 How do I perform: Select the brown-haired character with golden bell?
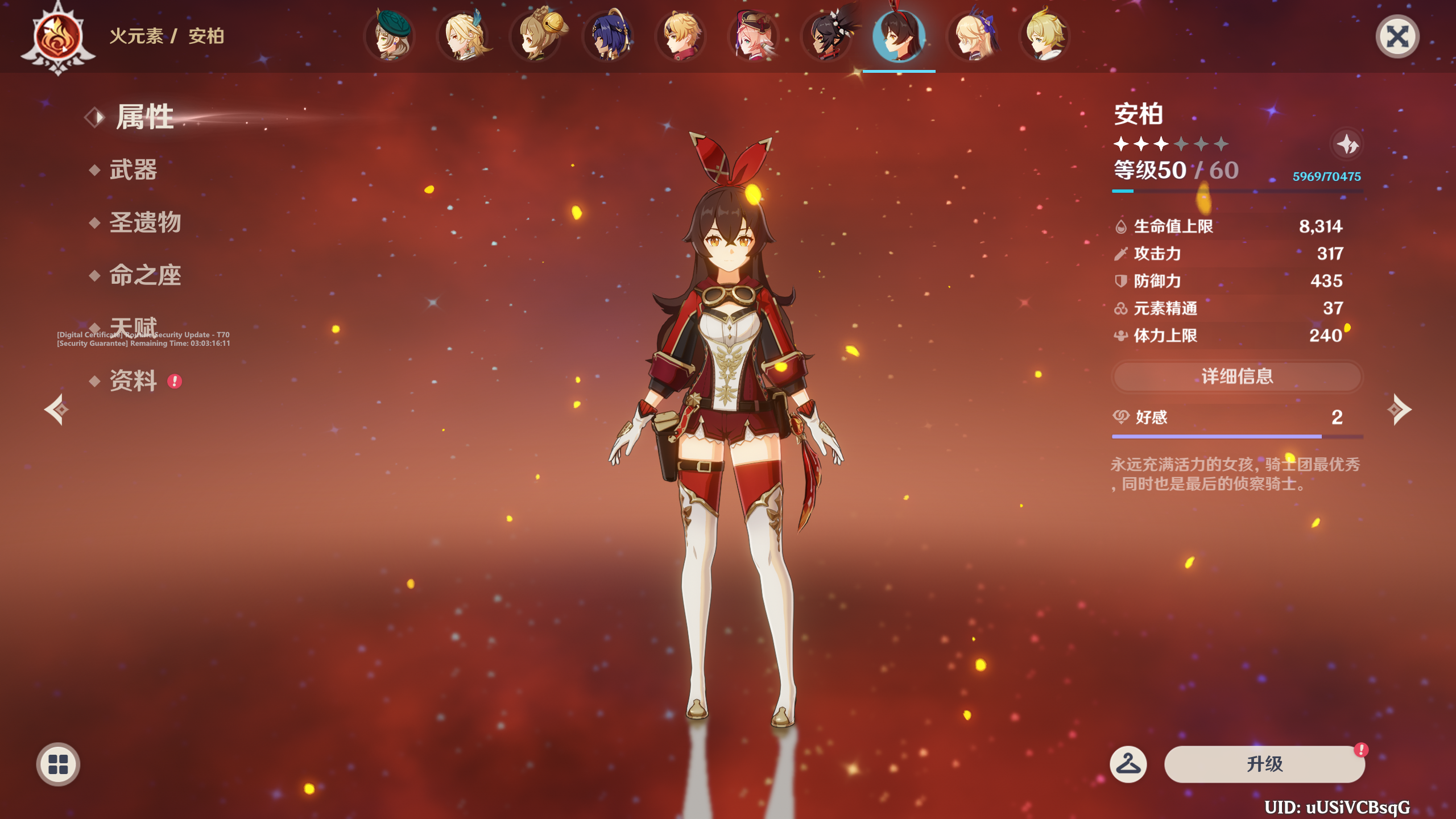coord(537,36)
